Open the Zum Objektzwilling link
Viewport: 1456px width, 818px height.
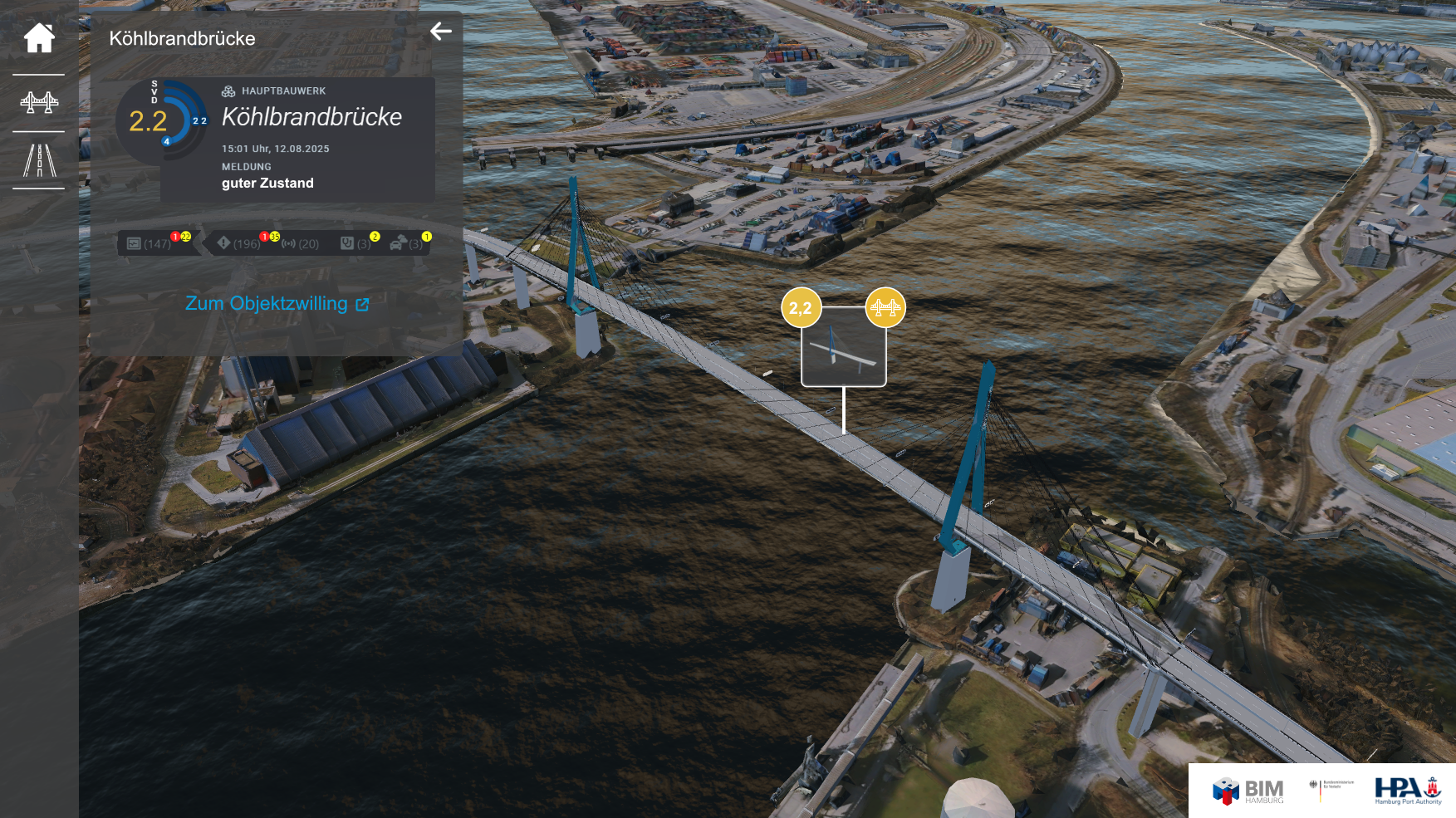pyautogui.click(x=277, y=304)
